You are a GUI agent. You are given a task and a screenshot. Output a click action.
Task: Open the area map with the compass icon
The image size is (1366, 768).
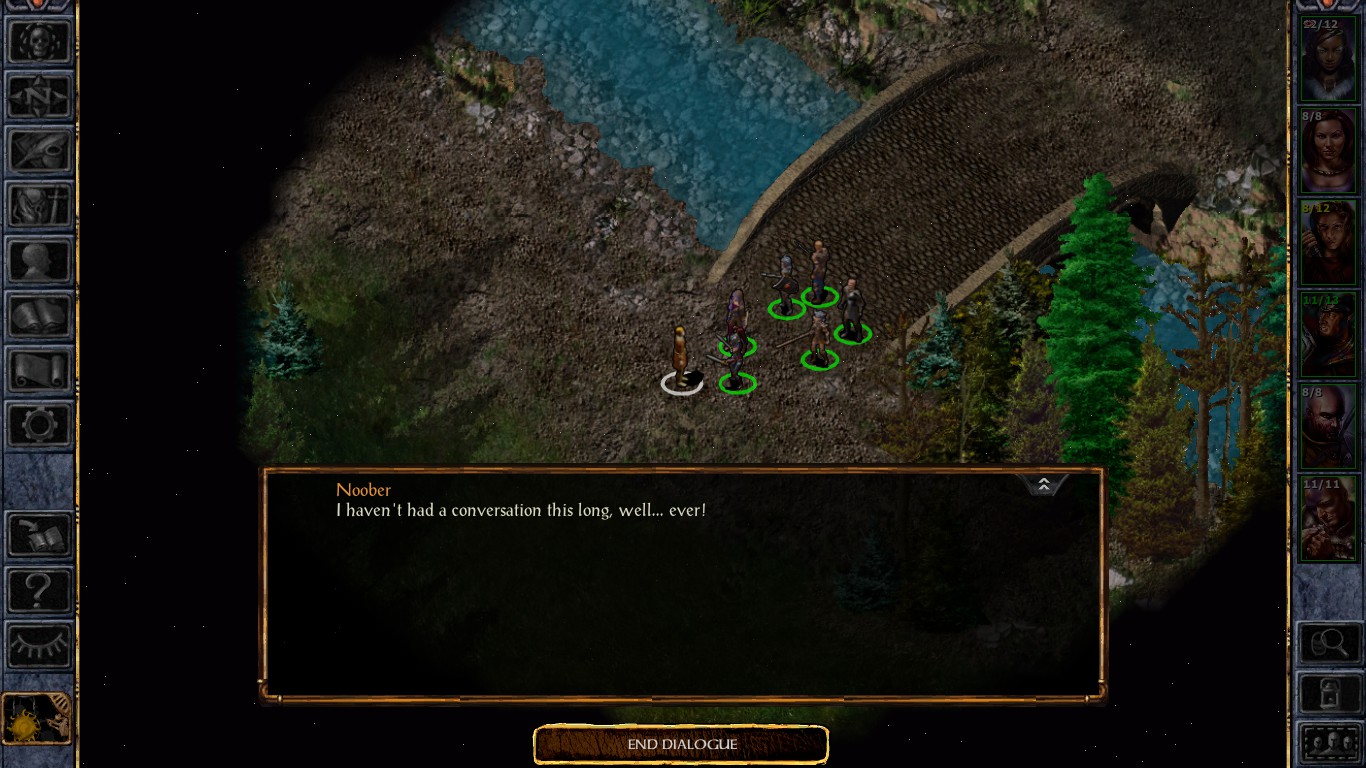pyautogui.click(x=39, y=96)
